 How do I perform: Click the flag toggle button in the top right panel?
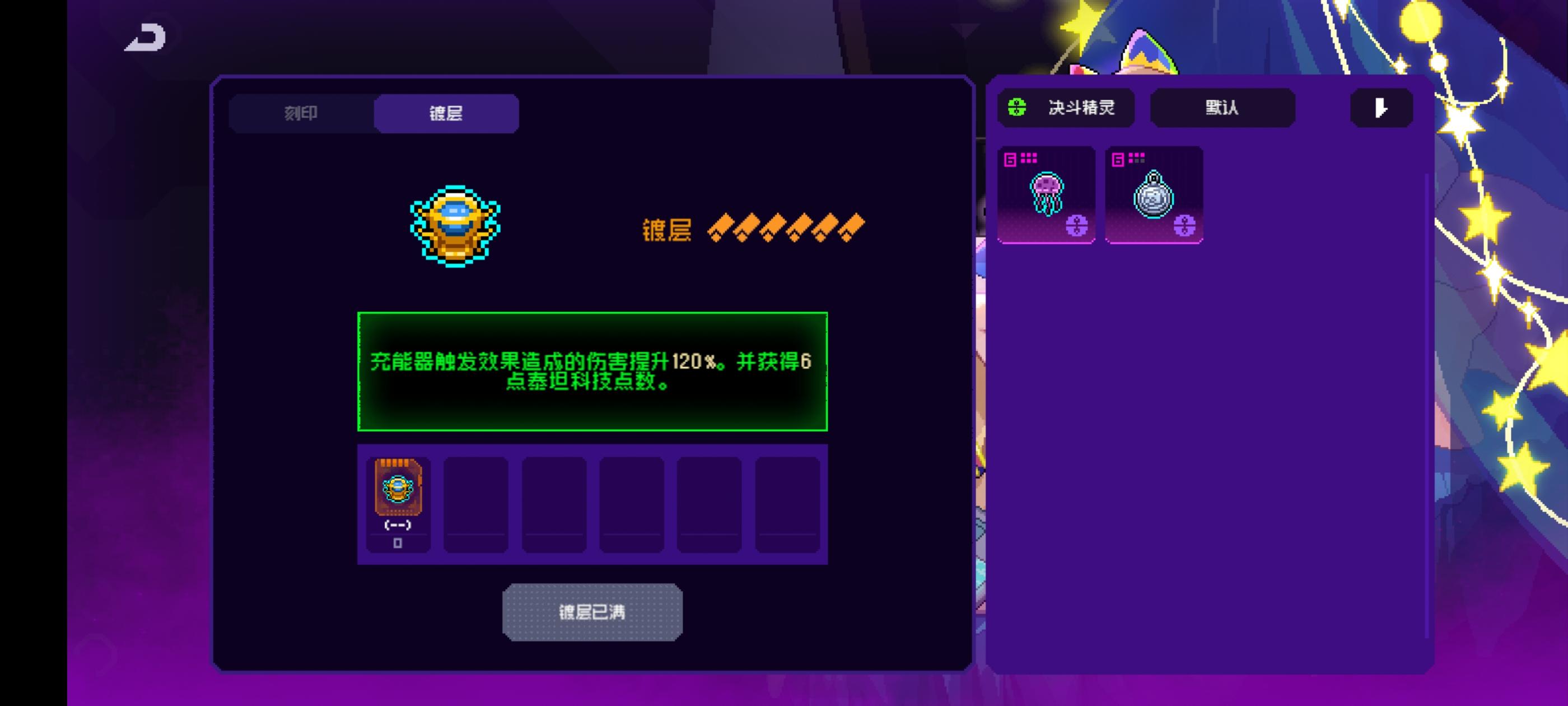[x=1380, y=109]
